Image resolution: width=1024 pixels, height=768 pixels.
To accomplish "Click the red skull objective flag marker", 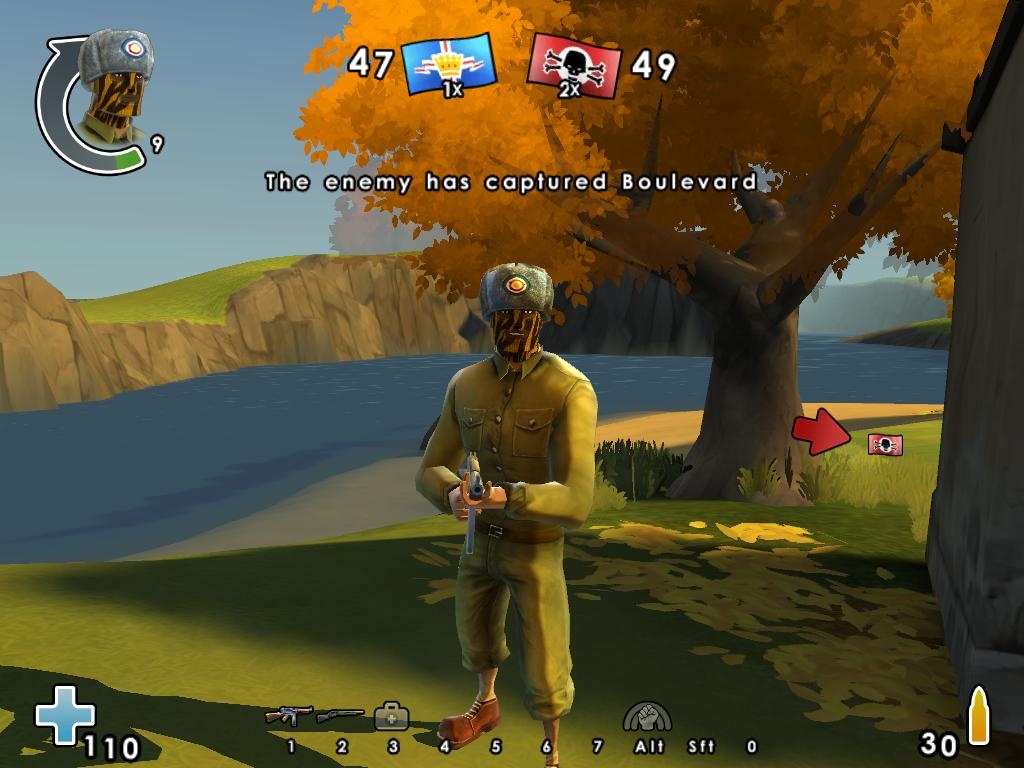I will [x=885, y=444].
